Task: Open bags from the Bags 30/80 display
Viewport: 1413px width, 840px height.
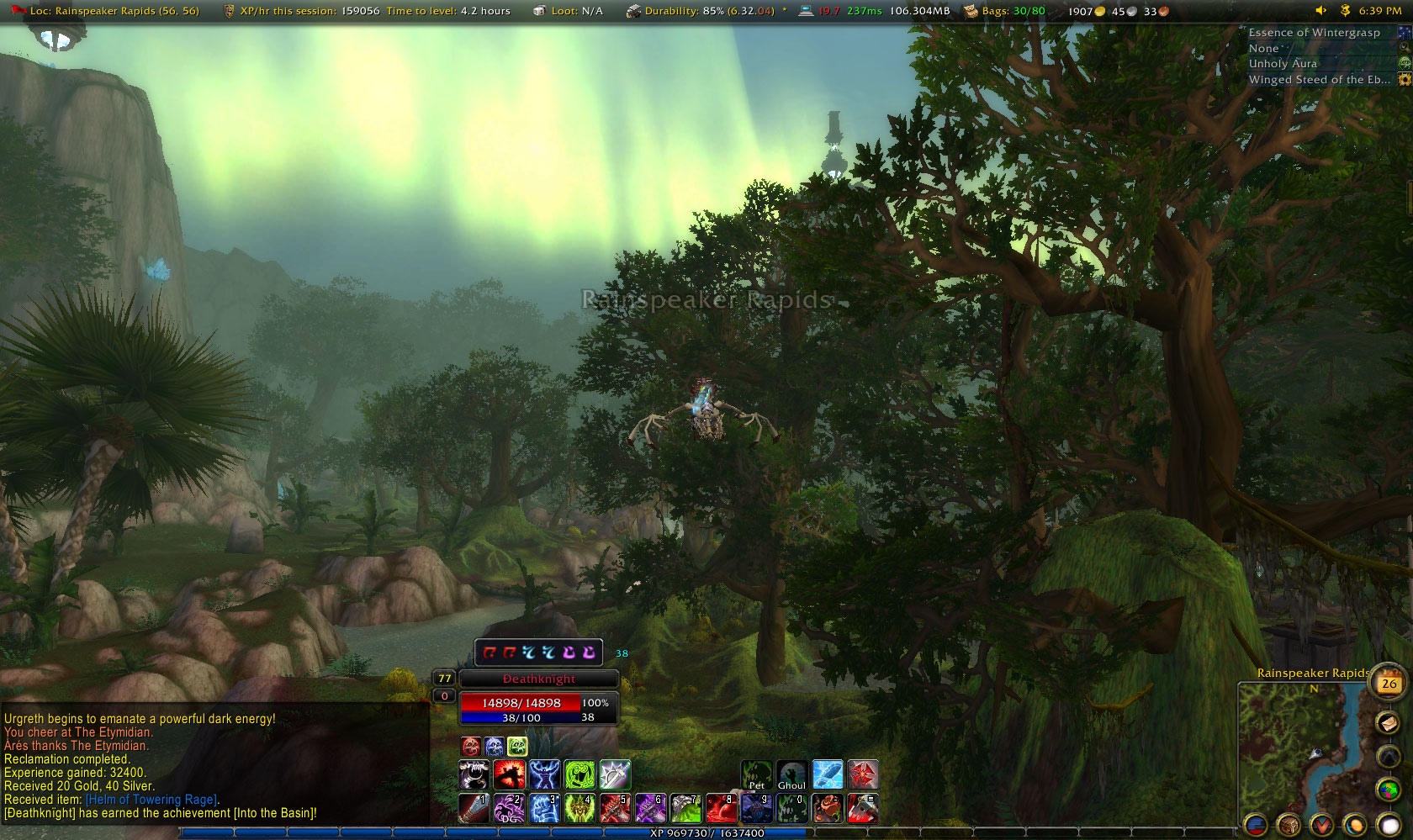Action: [1004, 11]
